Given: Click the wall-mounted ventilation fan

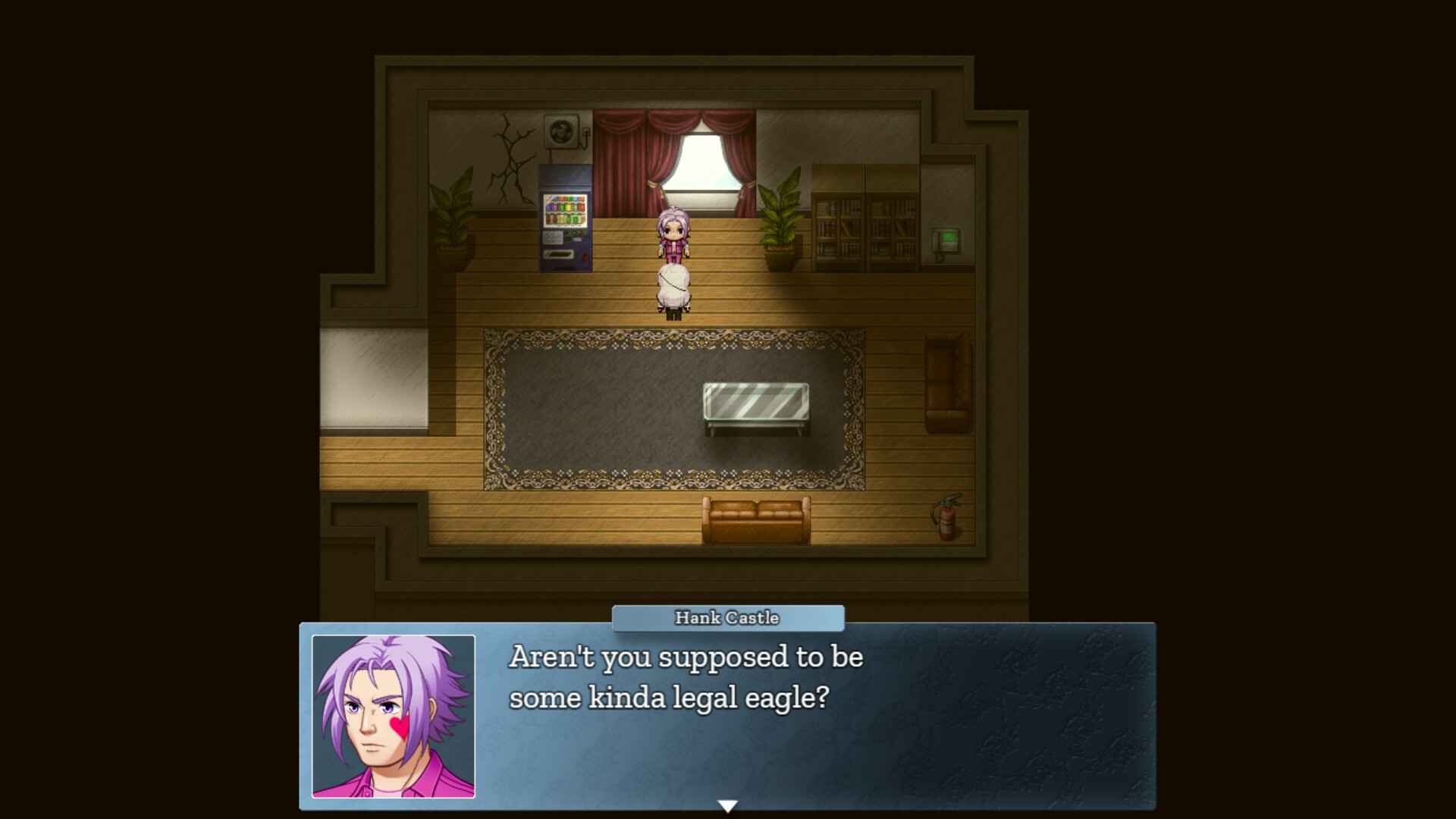Looking at the screenshot, I should tap(560, 130).
